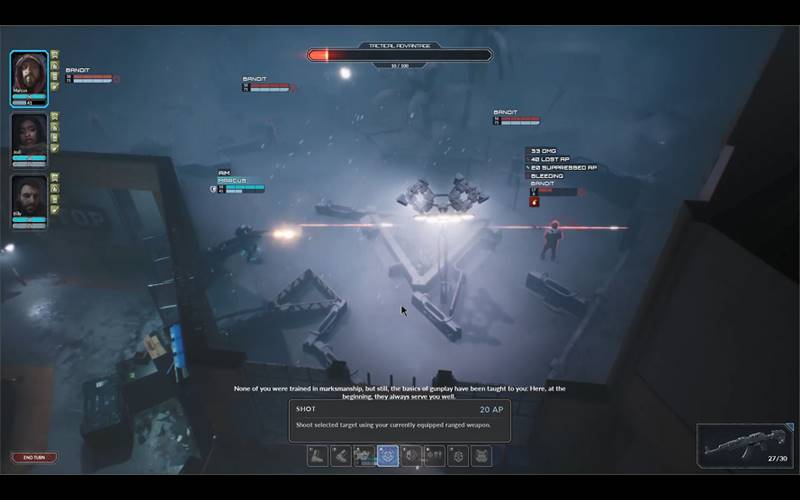Screen dimensions: 800x500
Task: Choose the first ability in the action bar
Action: pos(317,456)
